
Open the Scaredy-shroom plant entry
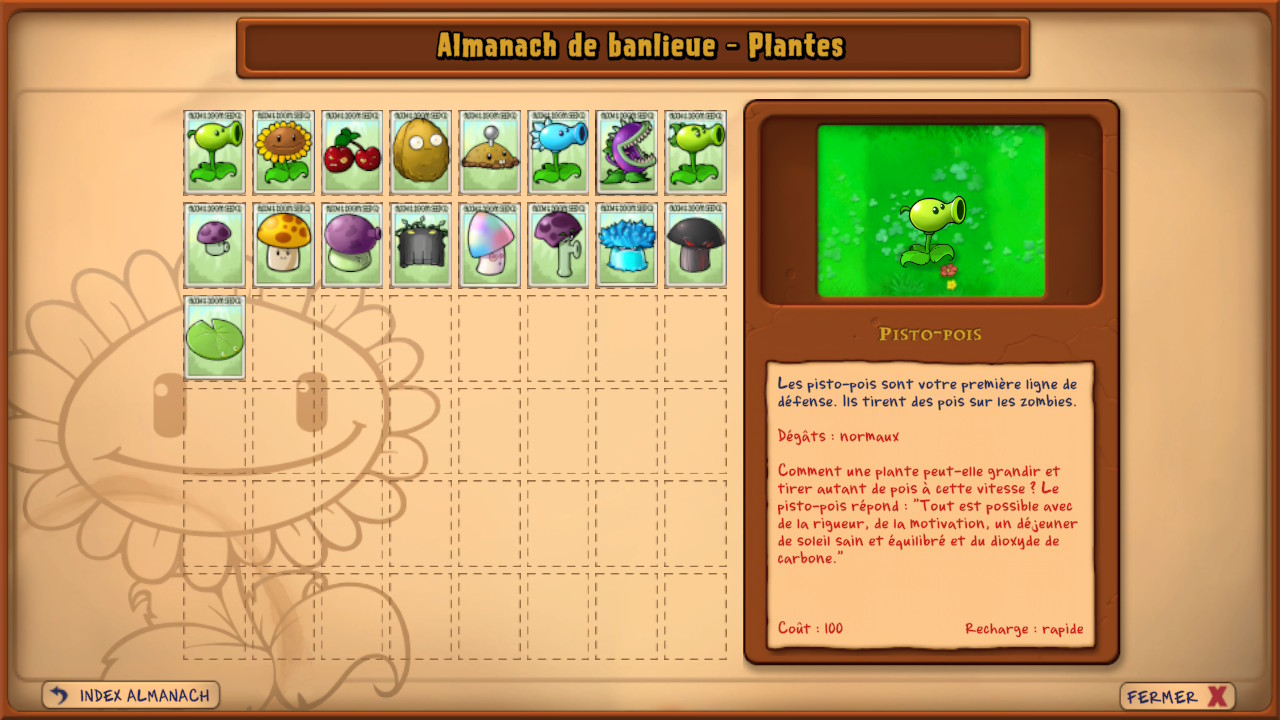(558, 245)
